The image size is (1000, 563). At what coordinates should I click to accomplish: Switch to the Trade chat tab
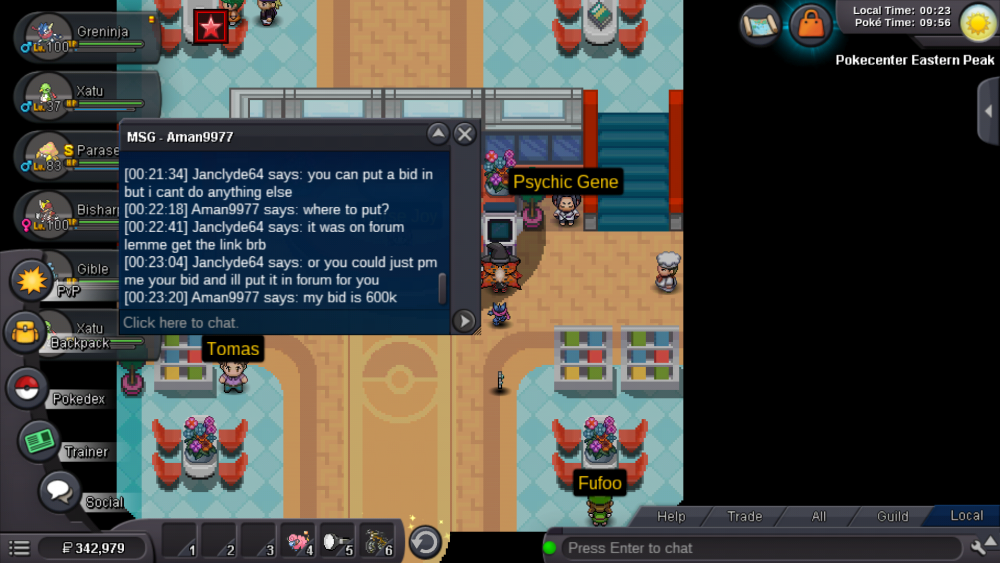point(744,516)
